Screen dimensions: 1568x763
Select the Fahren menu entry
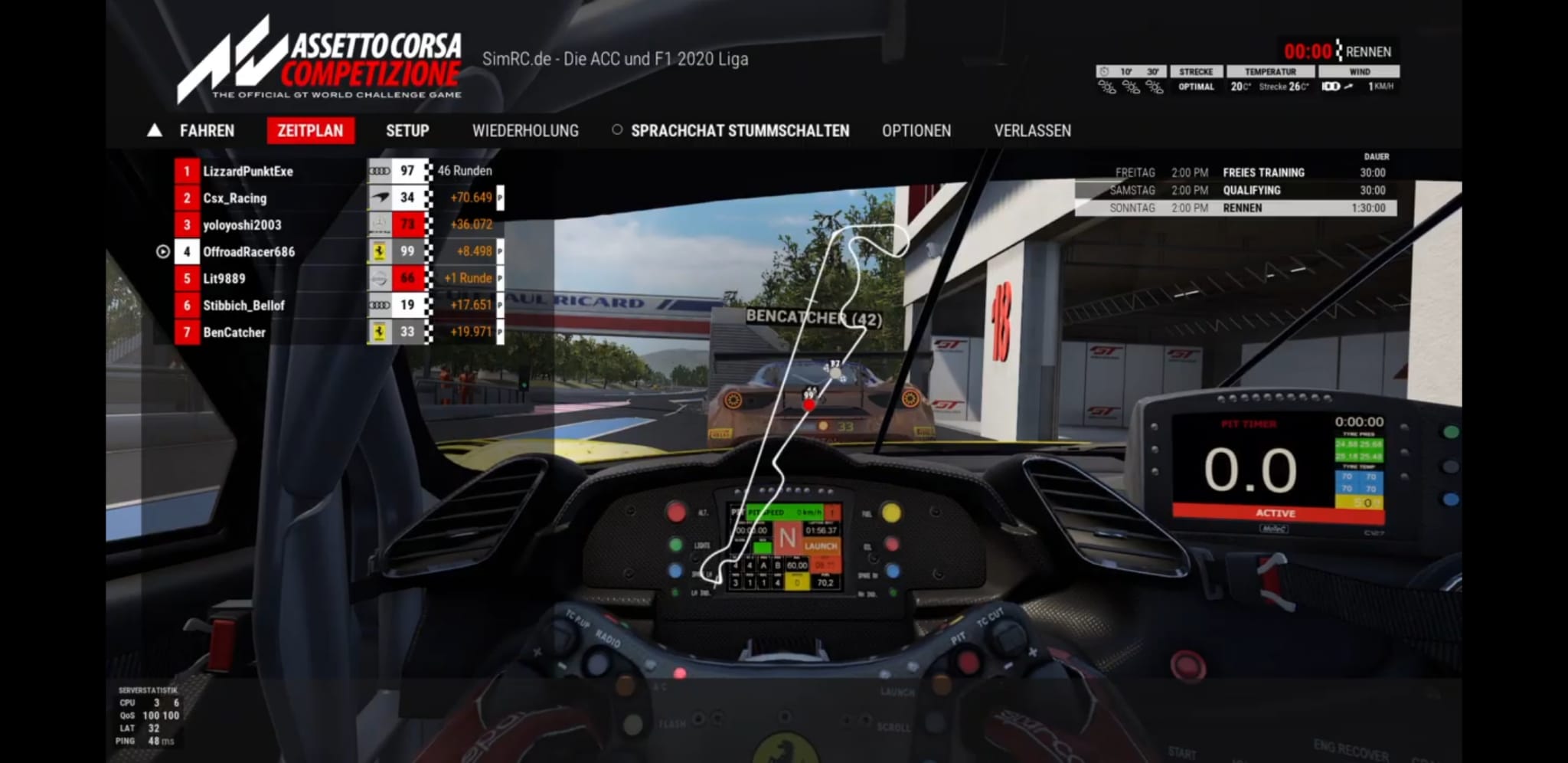[207, 131]
